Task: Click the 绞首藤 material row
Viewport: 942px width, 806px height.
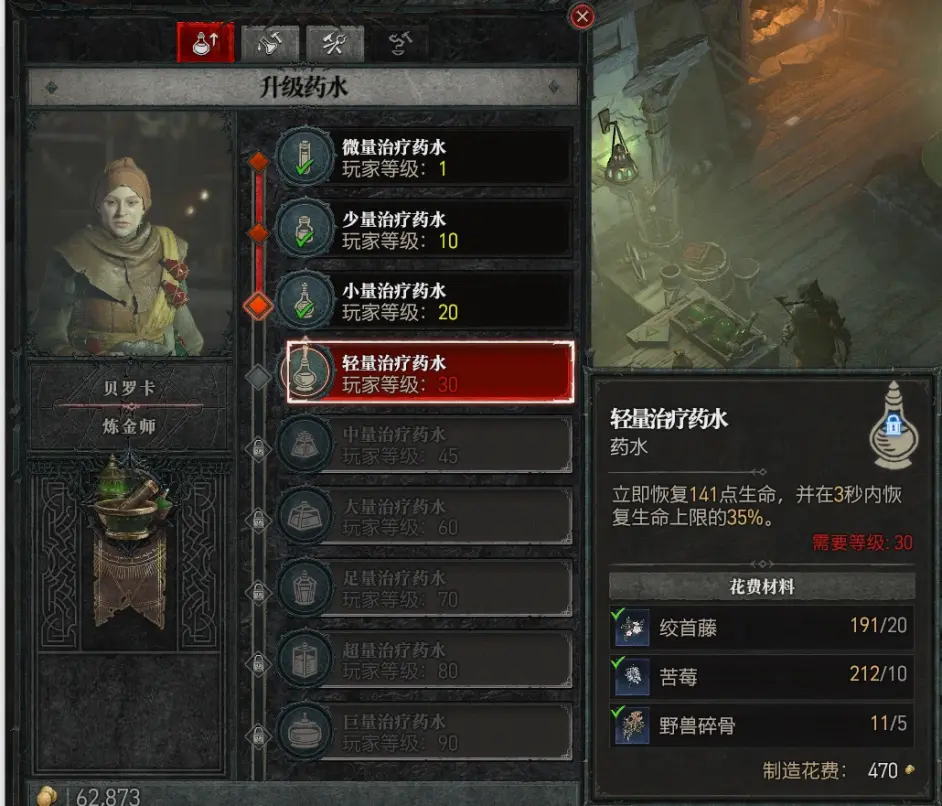Action: click(x=762, y=627)
